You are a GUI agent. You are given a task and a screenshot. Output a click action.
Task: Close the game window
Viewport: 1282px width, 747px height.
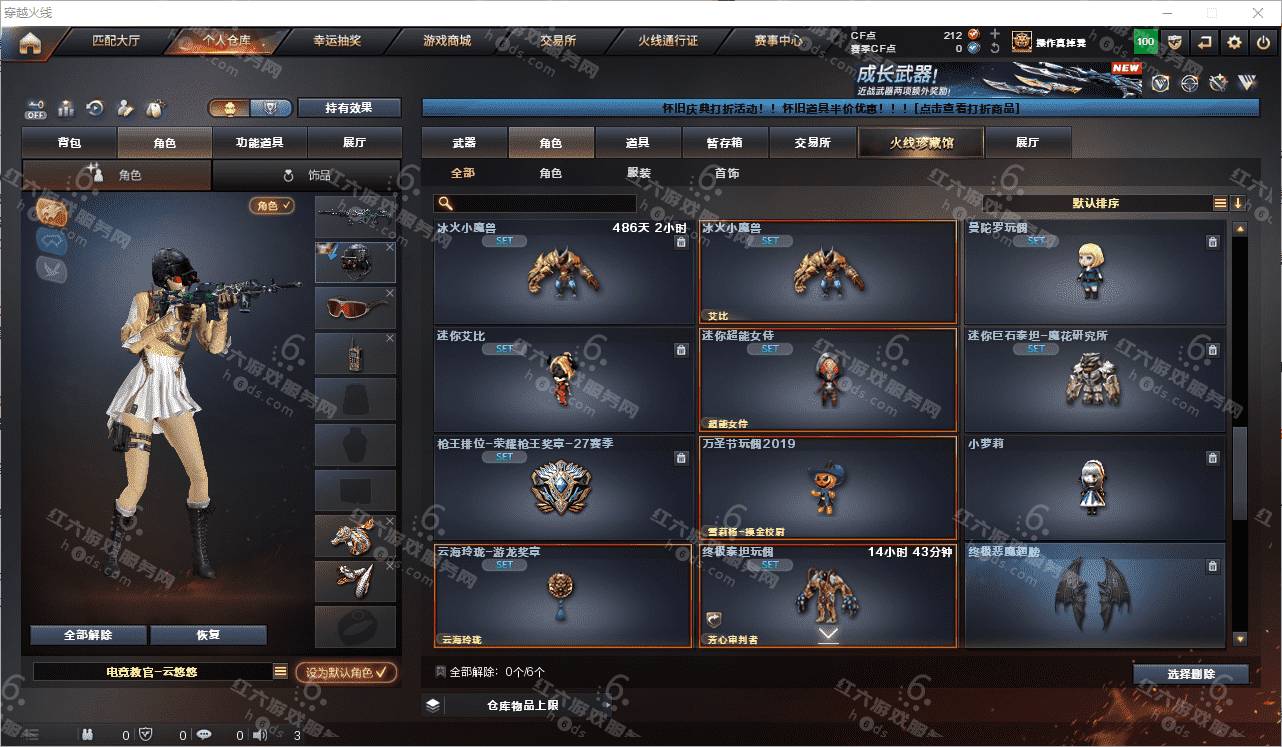tap(1258, 13)
